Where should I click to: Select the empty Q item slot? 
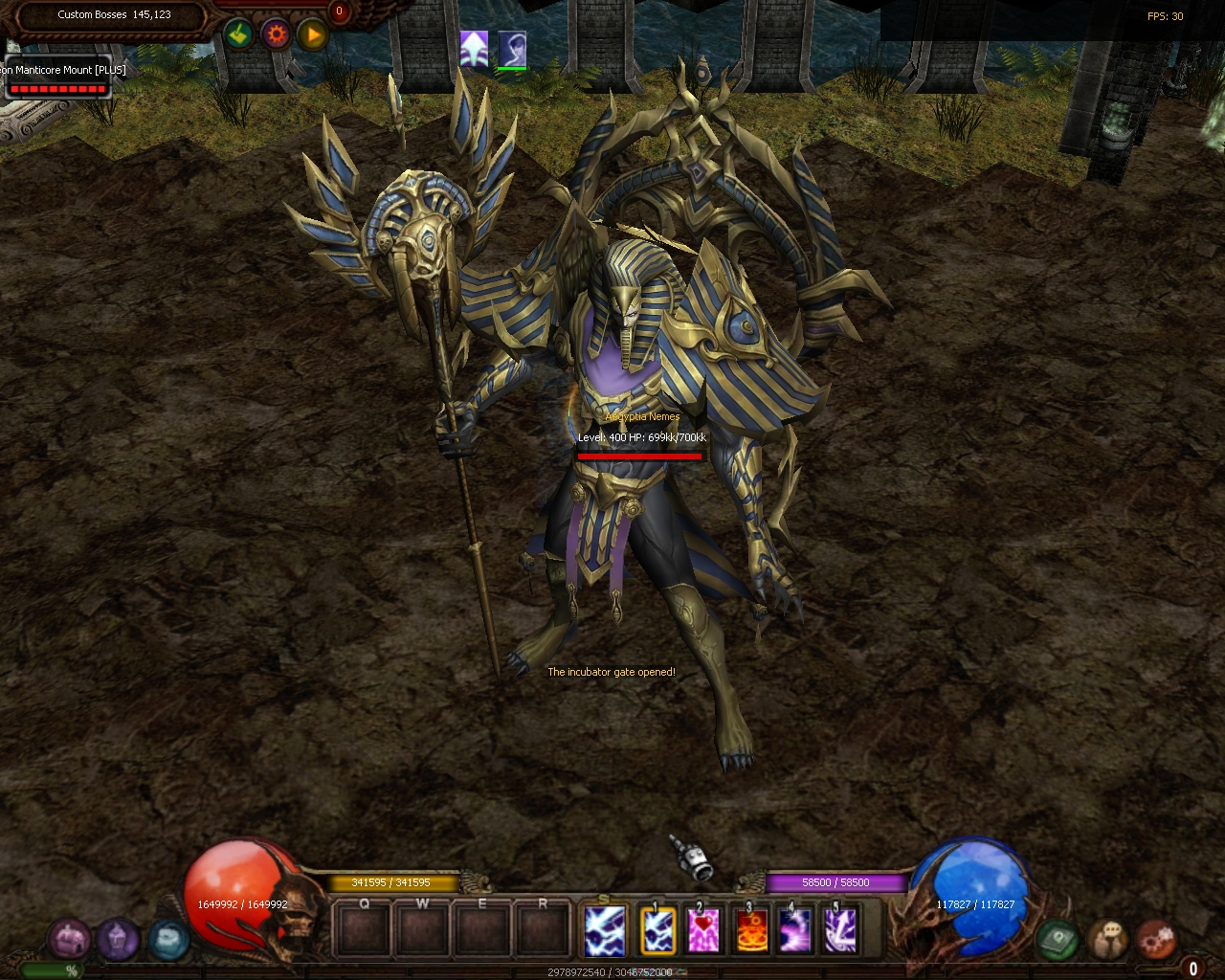(x=364, y=929)
